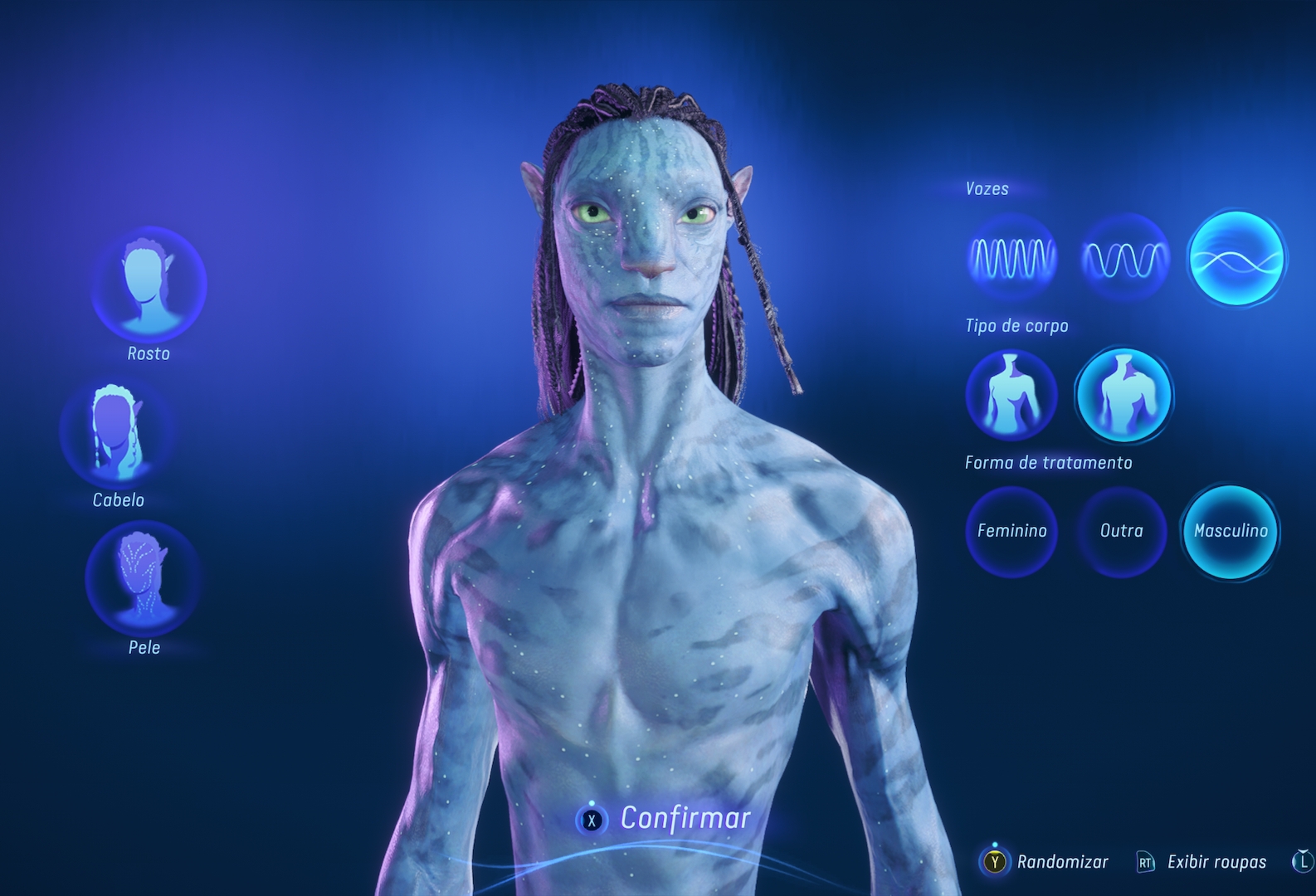Viewport: 1316px width, 896px height.
Task: Choose the gentle low wave voice
Action: point(1236,258)
